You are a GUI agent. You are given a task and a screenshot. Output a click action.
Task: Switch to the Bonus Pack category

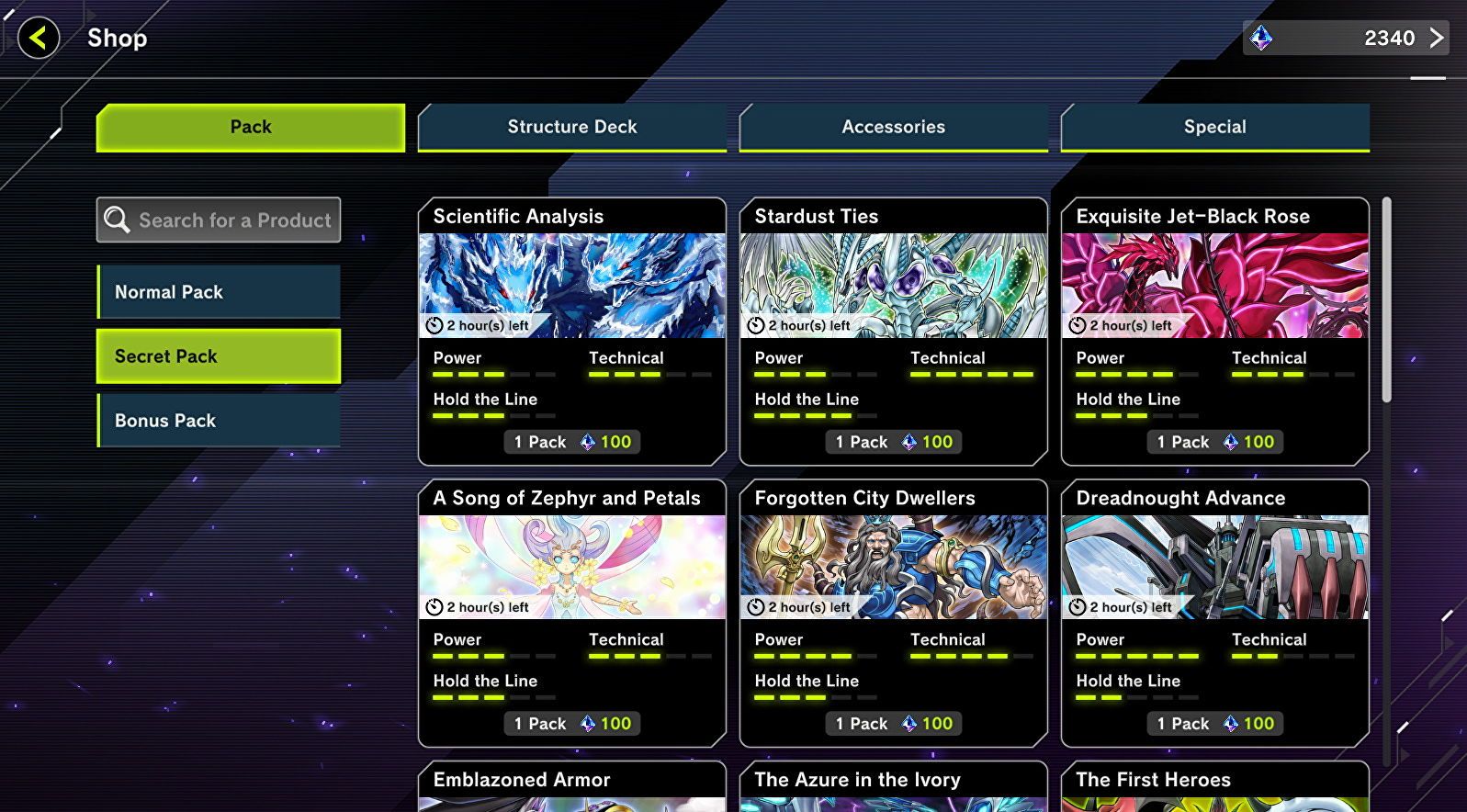click(218, 420)
